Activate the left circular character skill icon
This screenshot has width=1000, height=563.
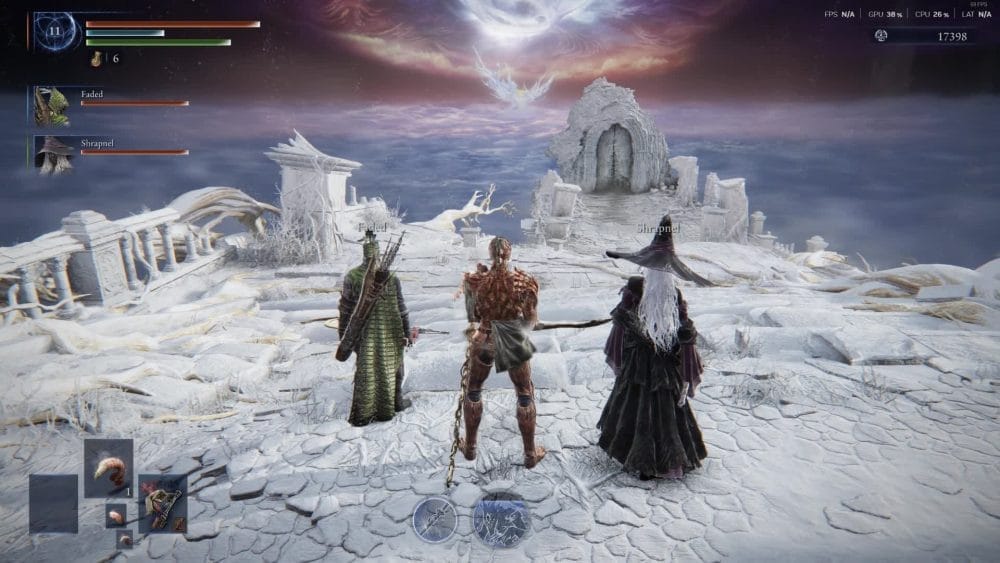(x=435, y=519)
